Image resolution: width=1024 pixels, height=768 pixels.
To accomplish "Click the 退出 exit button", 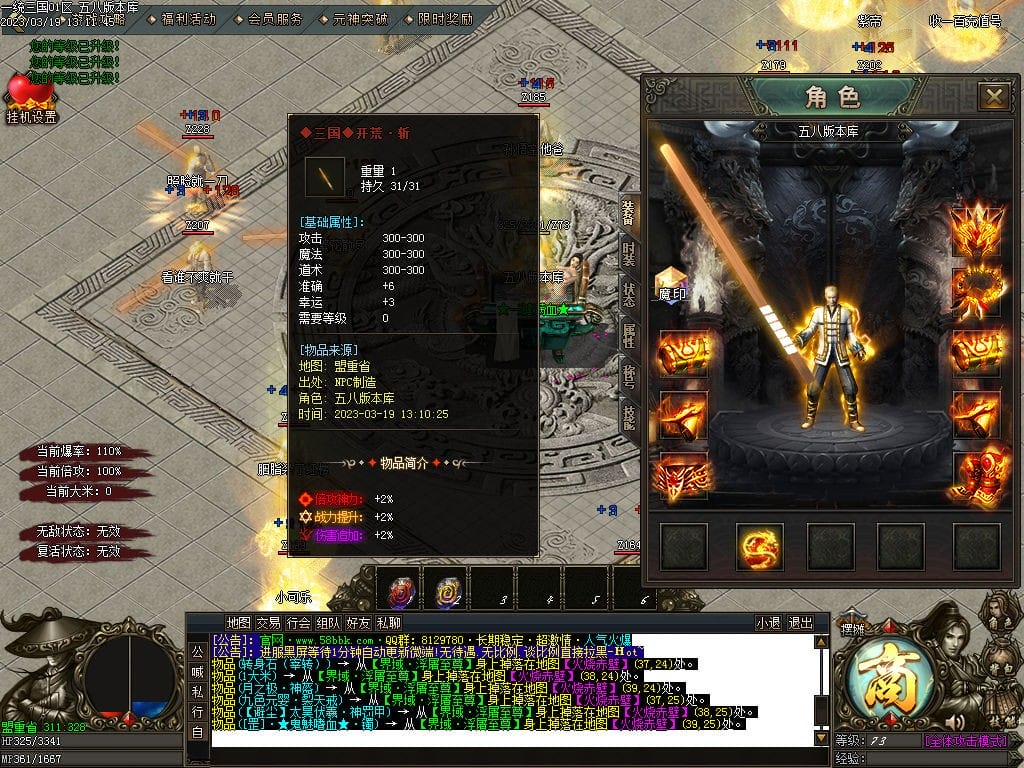I will pyautogui.click(x=800, y=623).
